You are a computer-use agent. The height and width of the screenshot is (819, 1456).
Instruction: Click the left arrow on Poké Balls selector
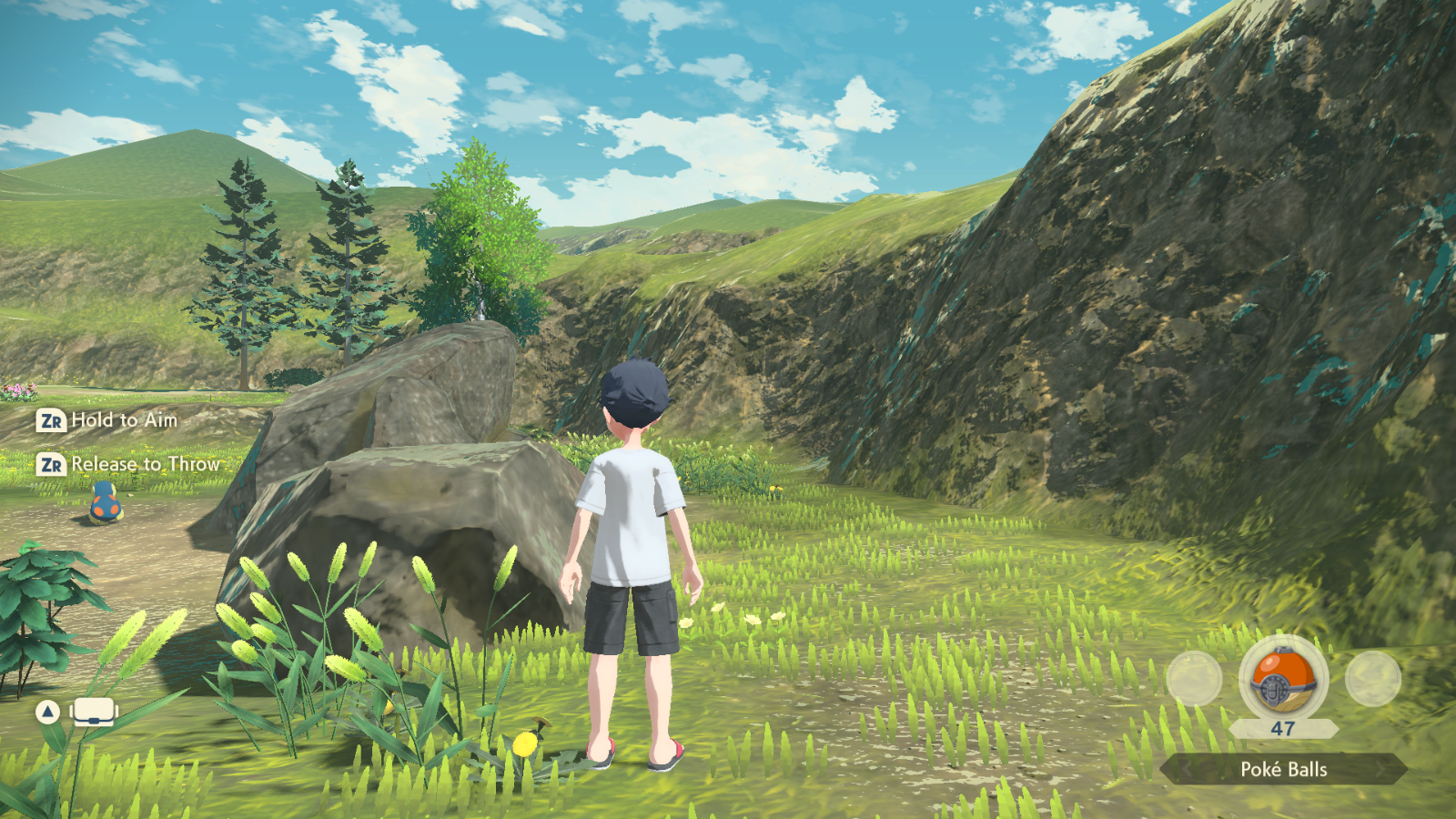(1186, 770)
